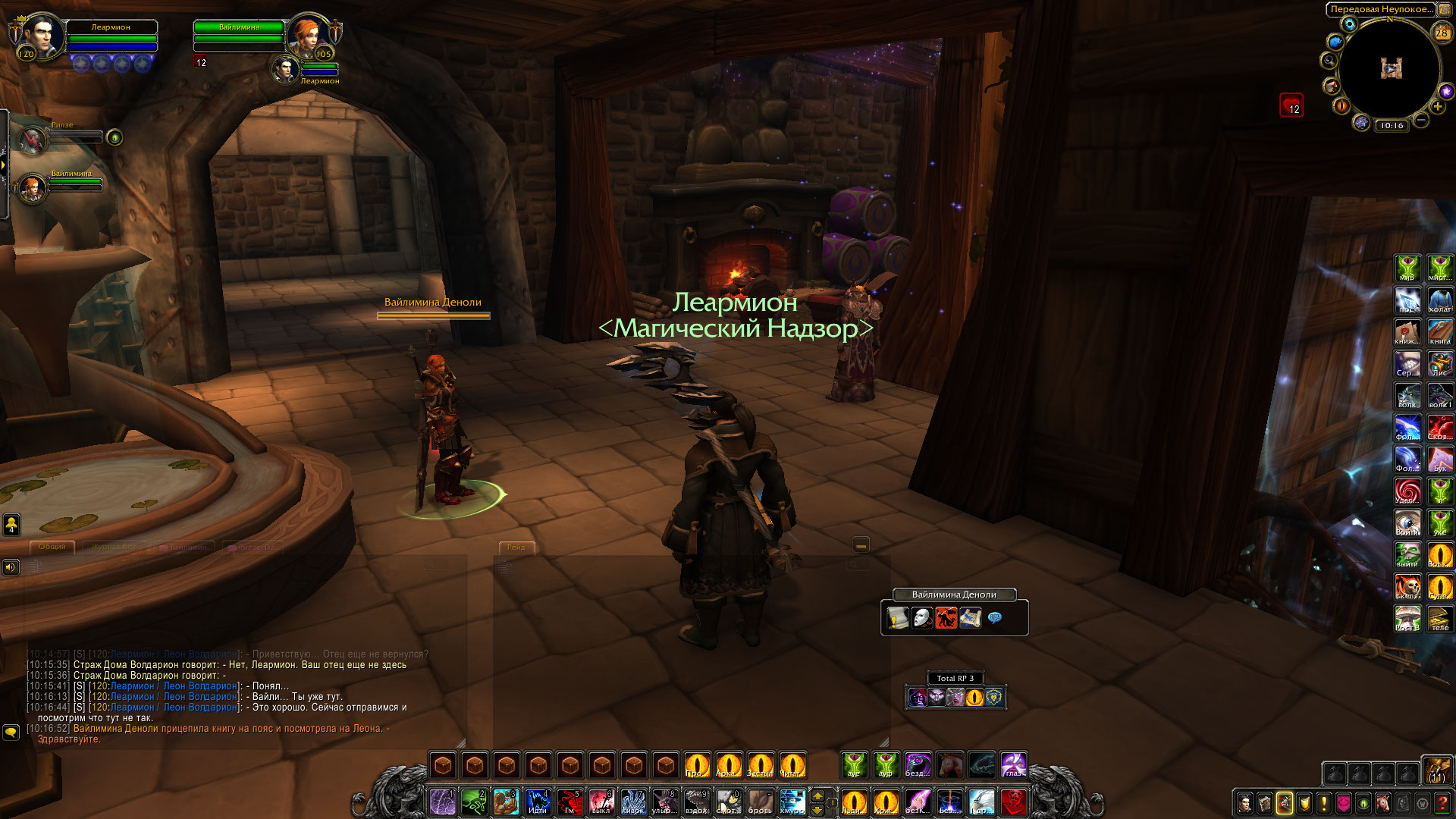1456x819 pixels.
Task: Use the улыб emote macro
Action: (665, 802)
